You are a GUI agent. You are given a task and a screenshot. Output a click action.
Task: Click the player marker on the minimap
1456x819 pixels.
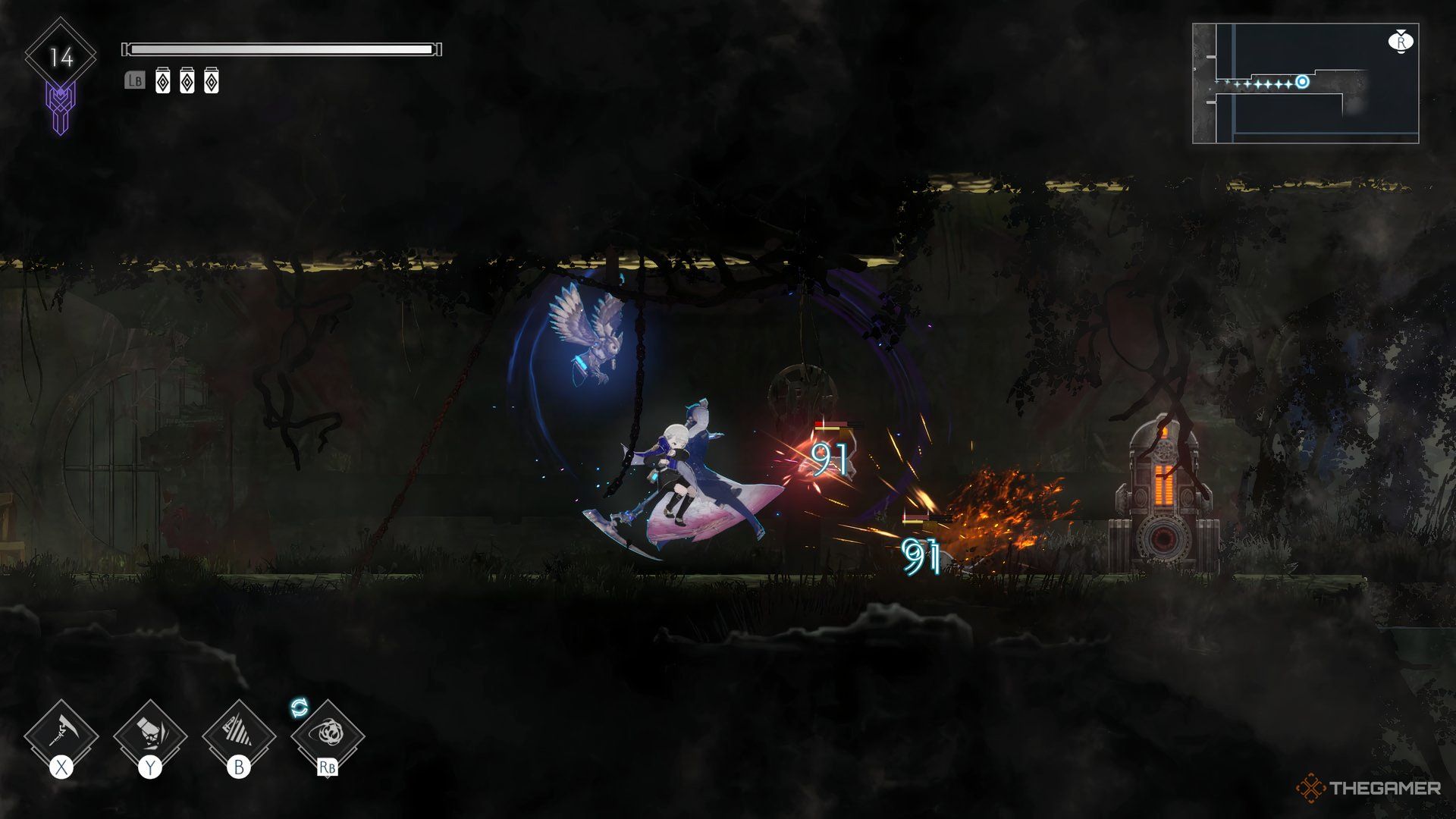point(1302,82)
